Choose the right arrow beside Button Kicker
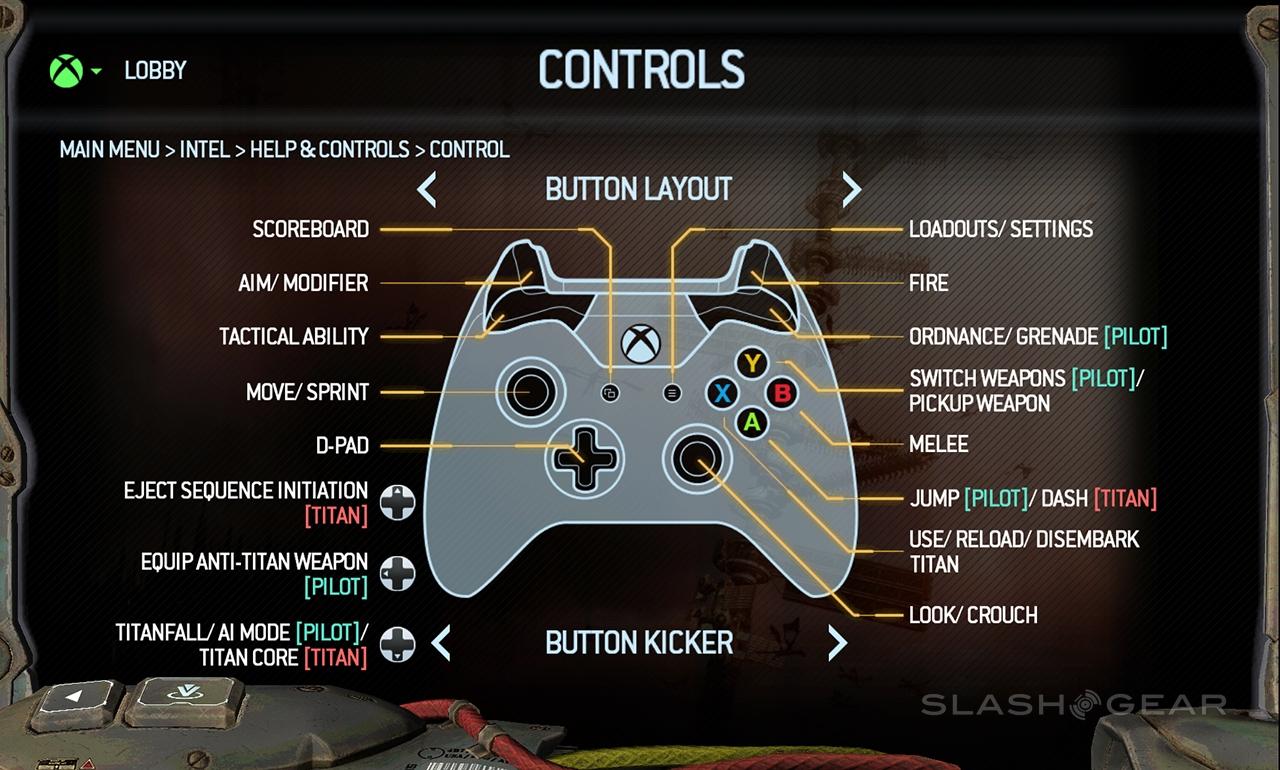This screenshot has width=1280, height=770. point(837,642)
